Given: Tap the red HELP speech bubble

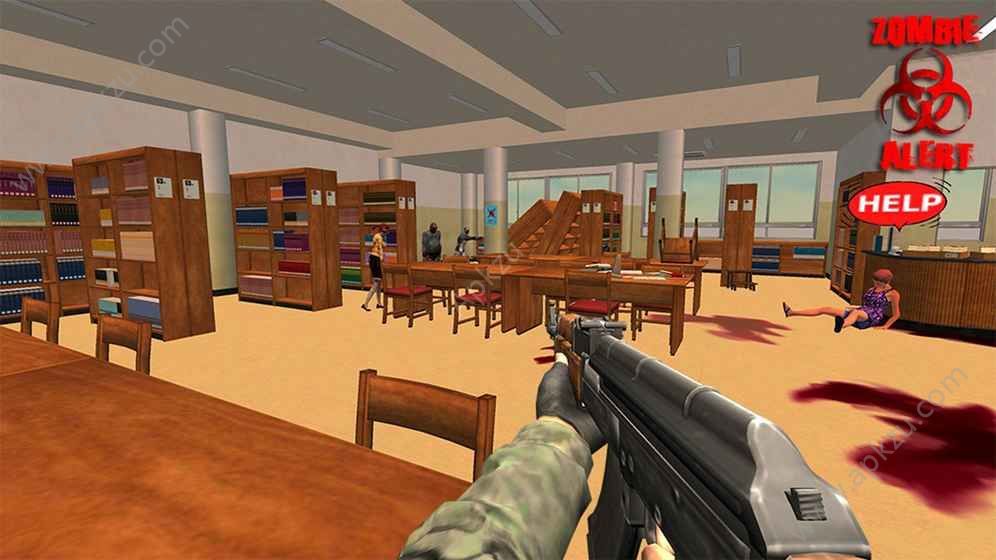Looking at the screenshot, I should click(x=896, y=204).
